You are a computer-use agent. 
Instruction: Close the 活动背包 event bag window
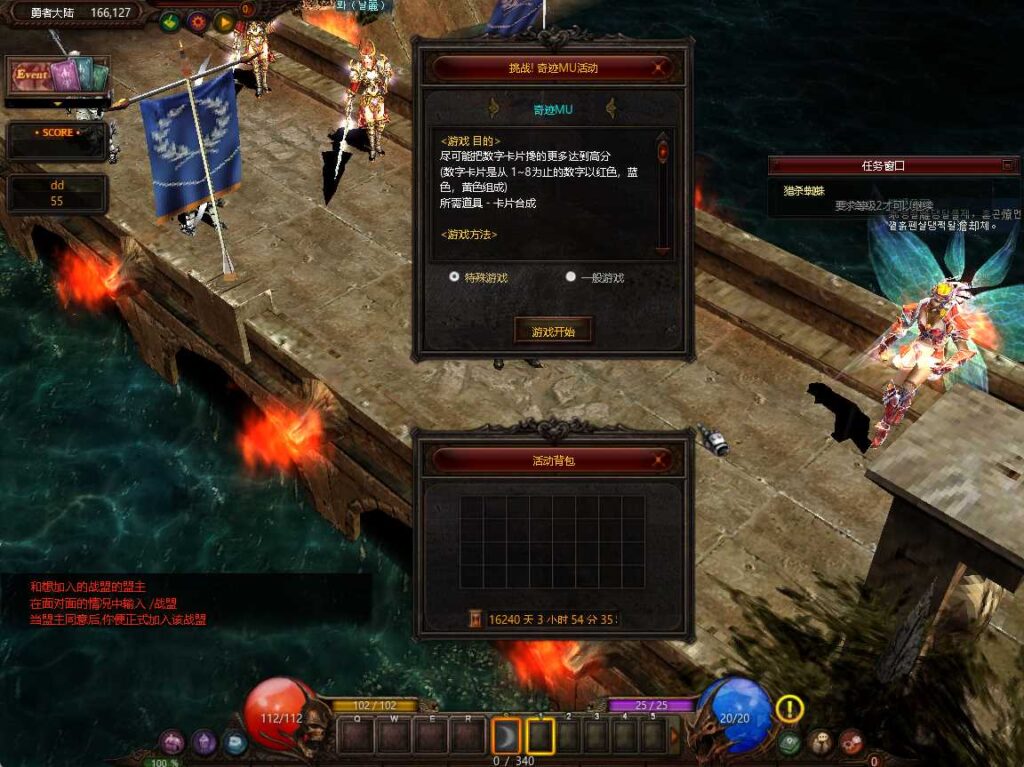(x=658, y=460)
